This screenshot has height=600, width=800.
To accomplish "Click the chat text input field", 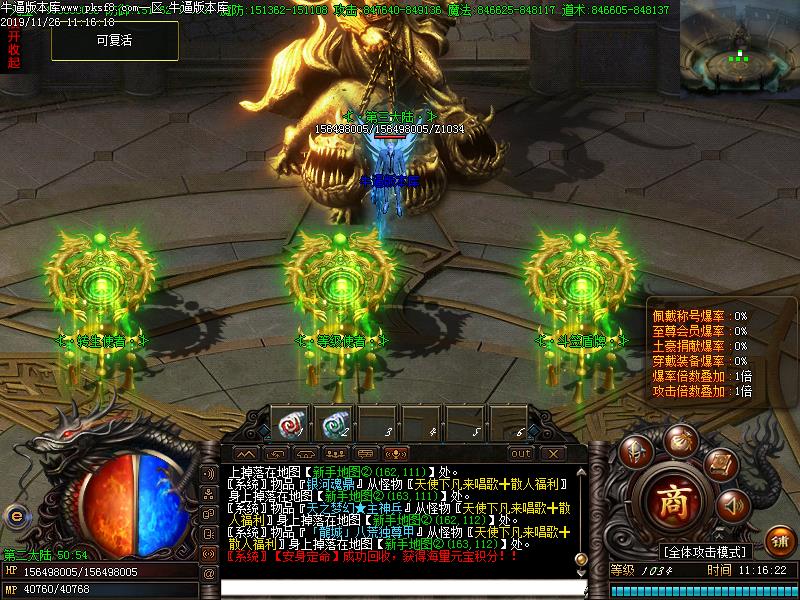I will point(400,587).
